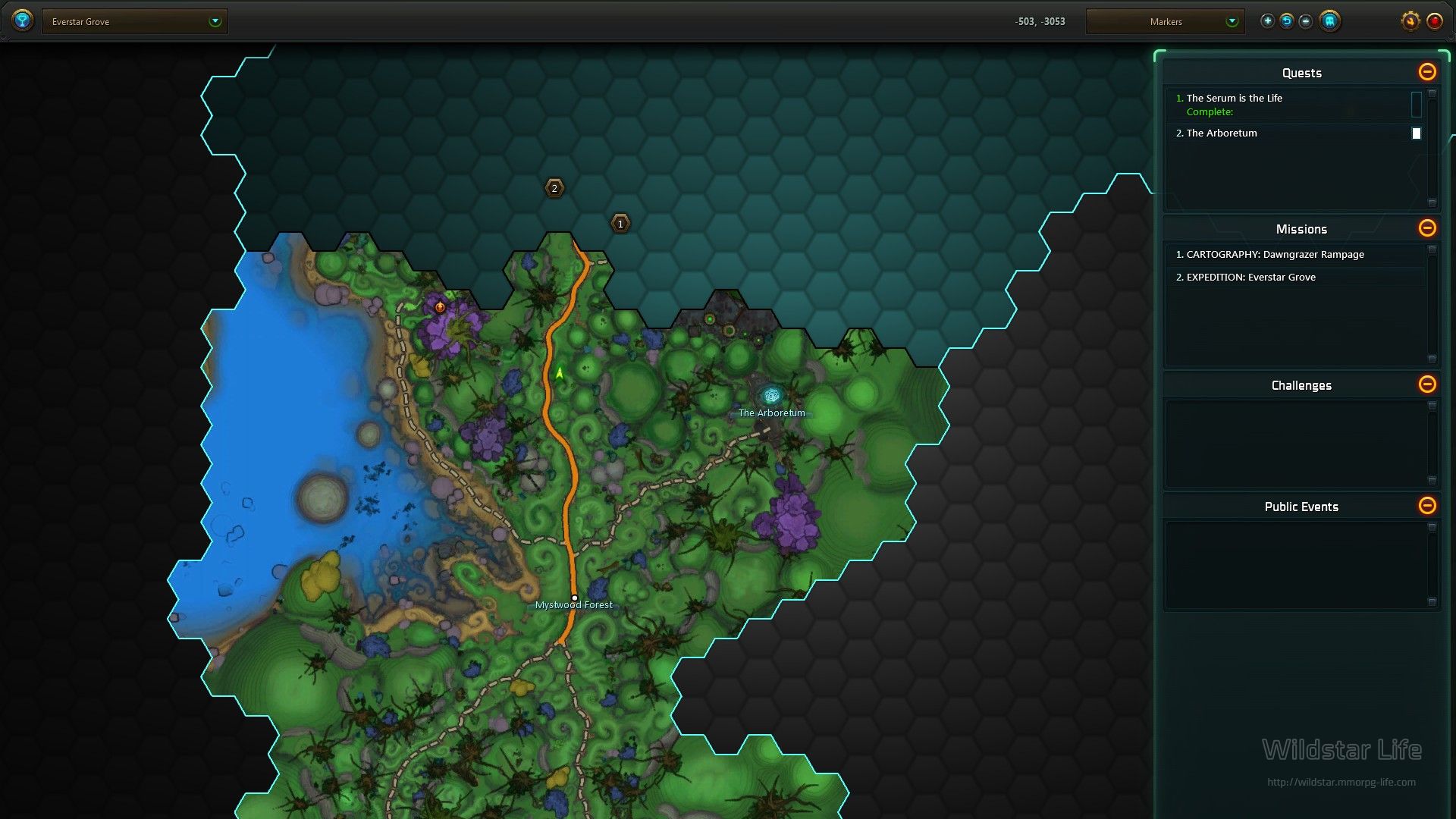This screenshot has width=1456, height=819.
Task: Reset map view with the circular arrow button
Action: (x=1286, y=21)
